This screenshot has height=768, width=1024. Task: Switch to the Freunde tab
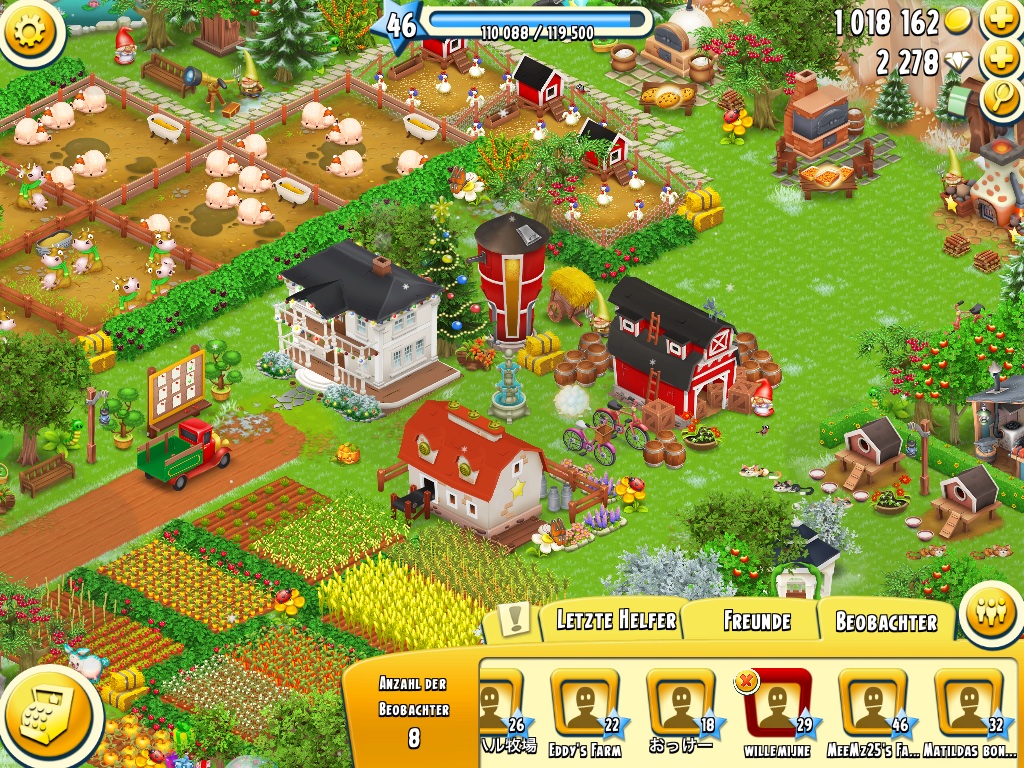(x=756, y=621)
